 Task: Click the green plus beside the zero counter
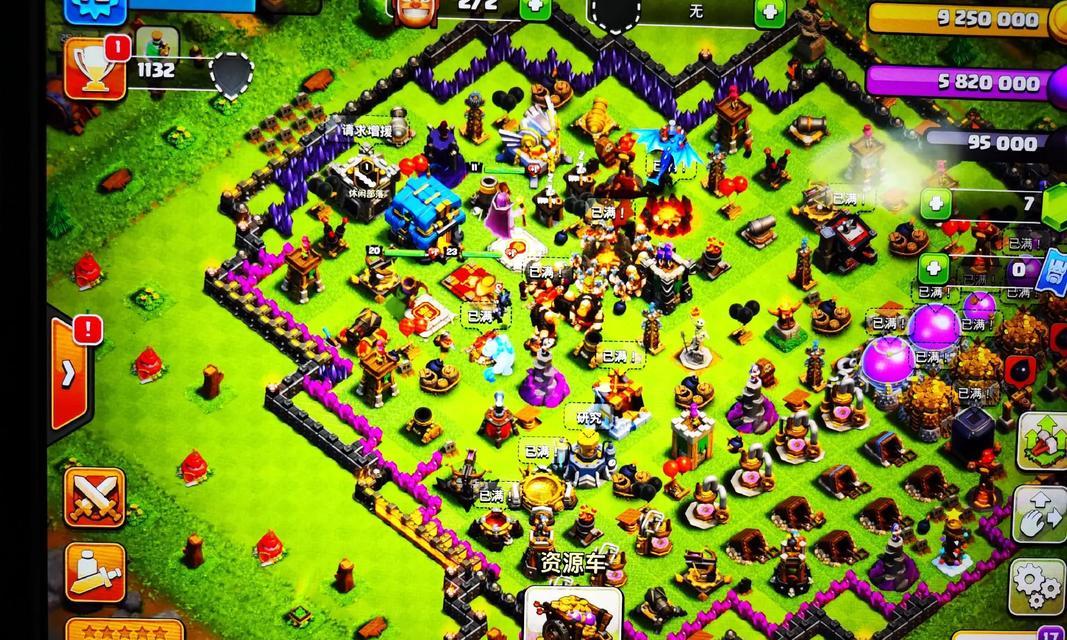pos(933,269)
